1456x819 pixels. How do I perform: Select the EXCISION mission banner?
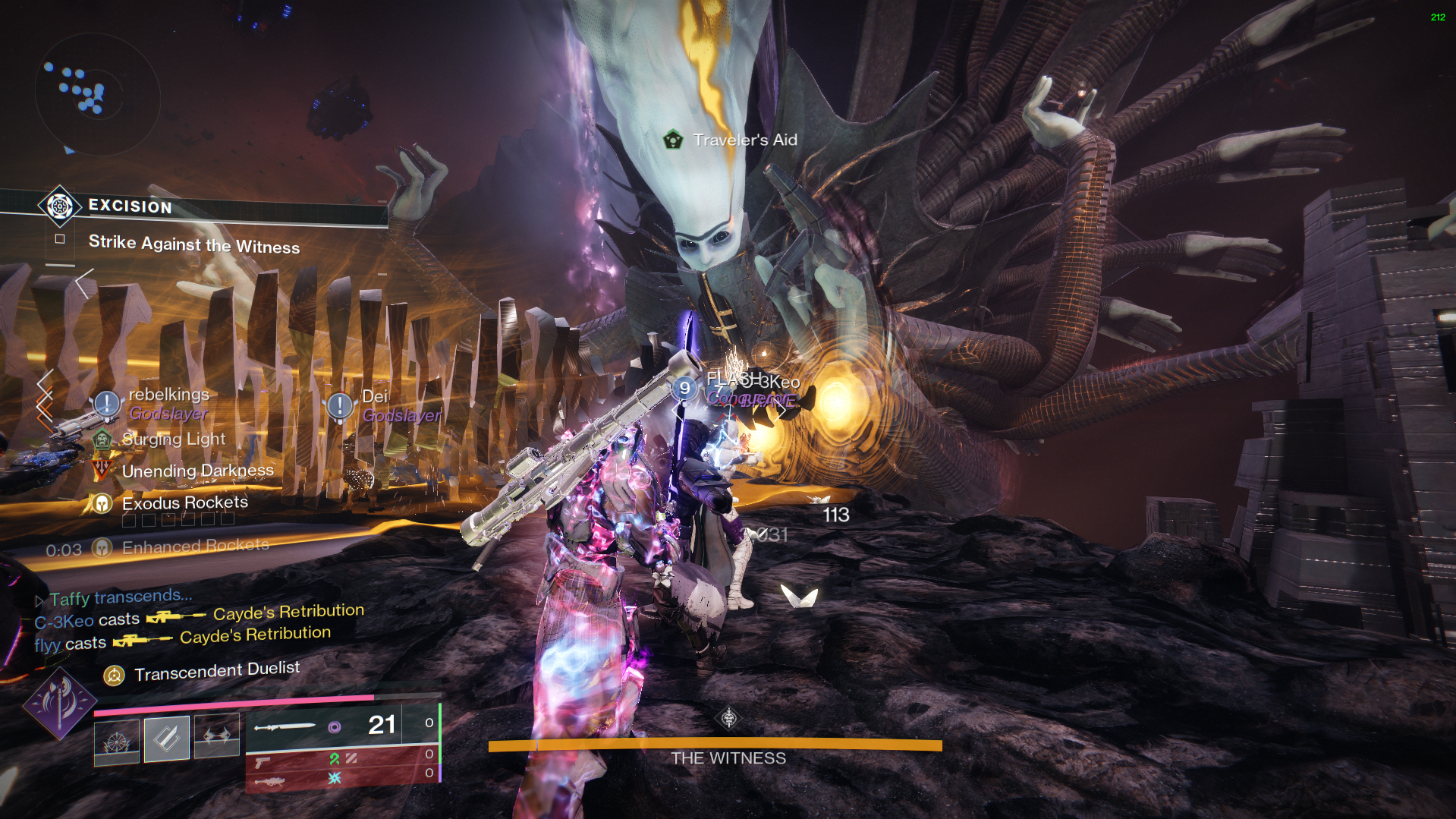[129, 206]
